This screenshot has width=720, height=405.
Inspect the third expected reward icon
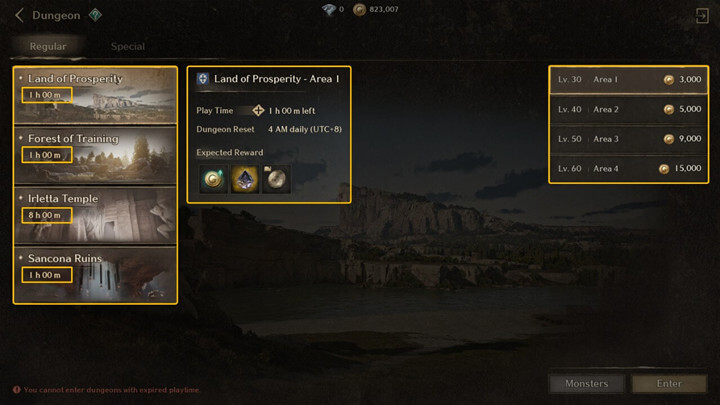point(276,179)
